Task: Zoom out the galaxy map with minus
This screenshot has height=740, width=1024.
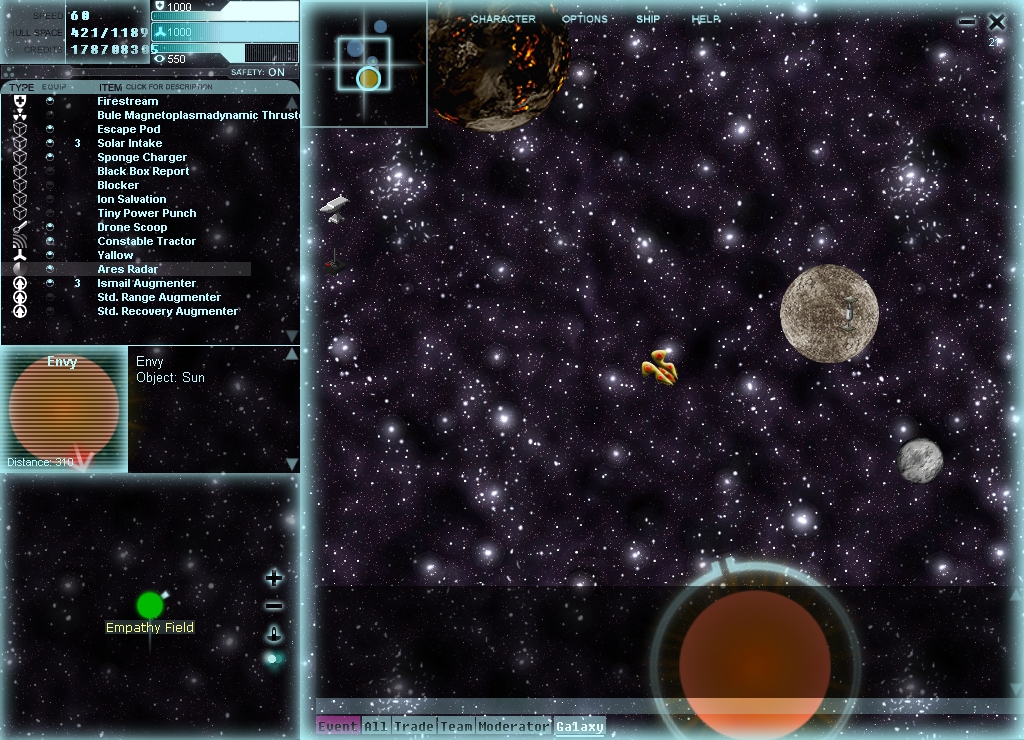Action: tap(274, 606)
